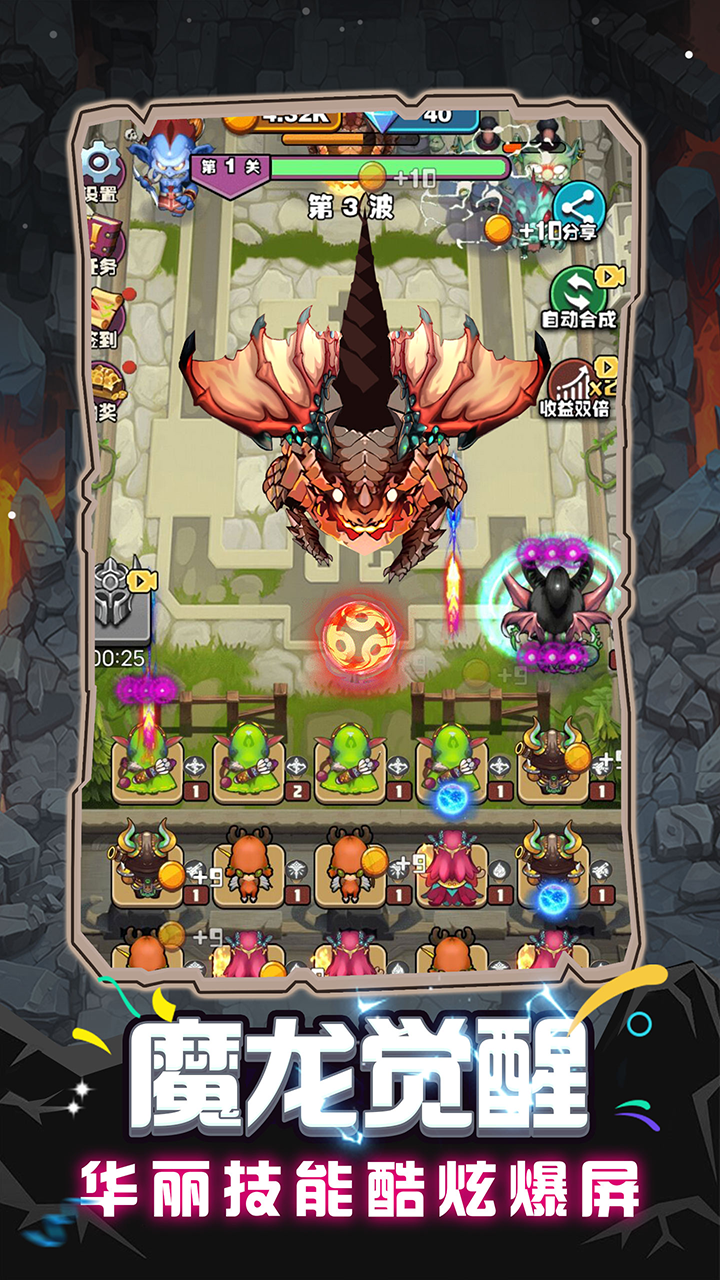This screenshot has width=720, height=1280.
Task: Tap the 分享 share button
Action: (x=579, y=211)
